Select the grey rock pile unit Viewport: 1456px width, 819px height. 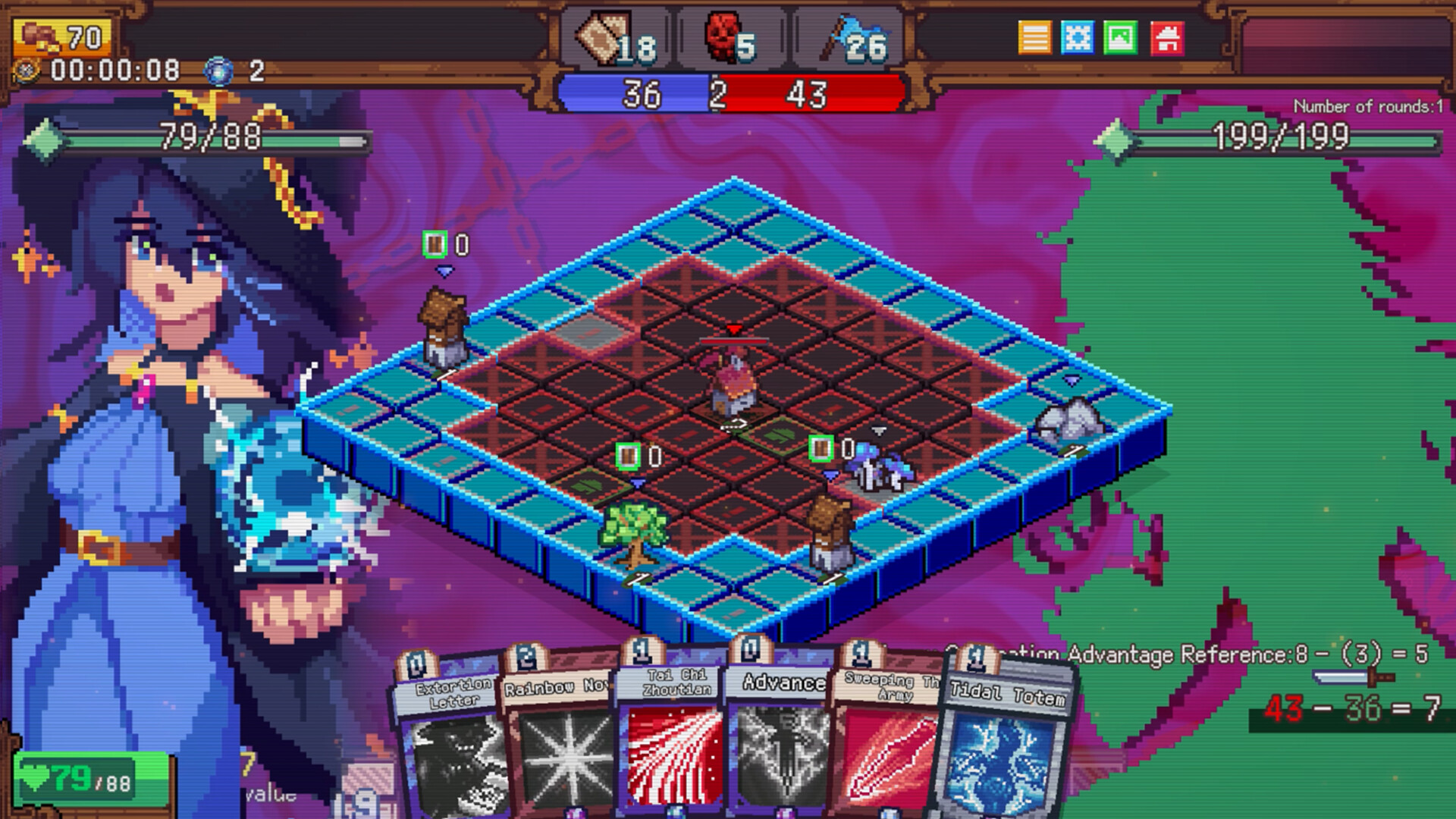click(1069, 422)
